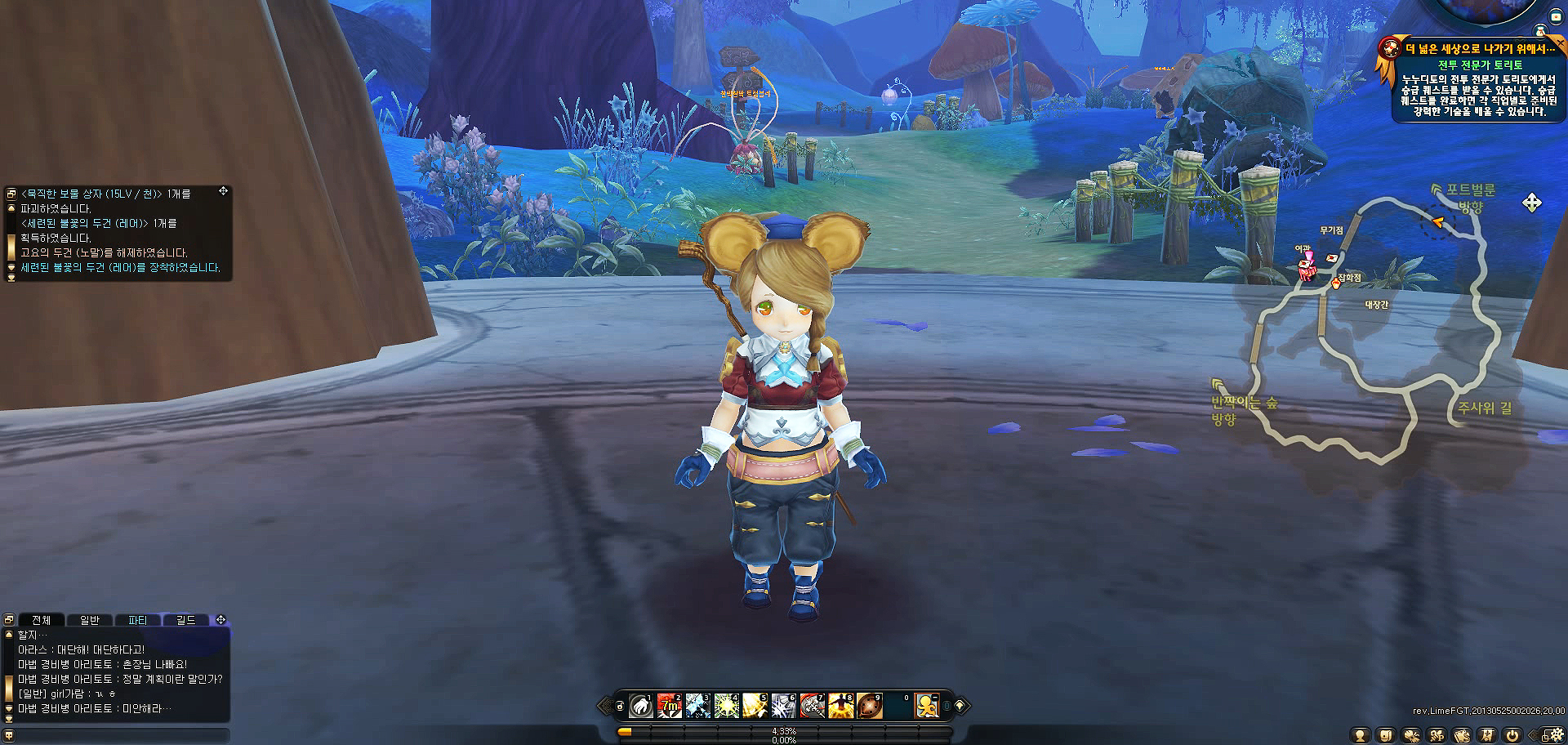
Task: Open the 일반 chat tab
Action: (90, 621)
